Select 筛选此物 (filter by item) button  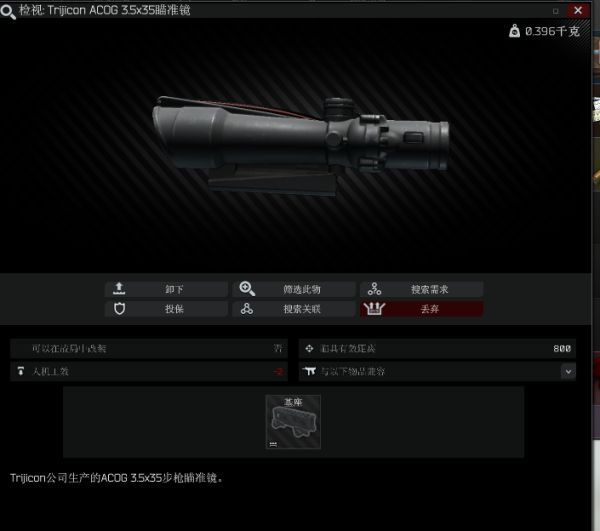point(294,289)
